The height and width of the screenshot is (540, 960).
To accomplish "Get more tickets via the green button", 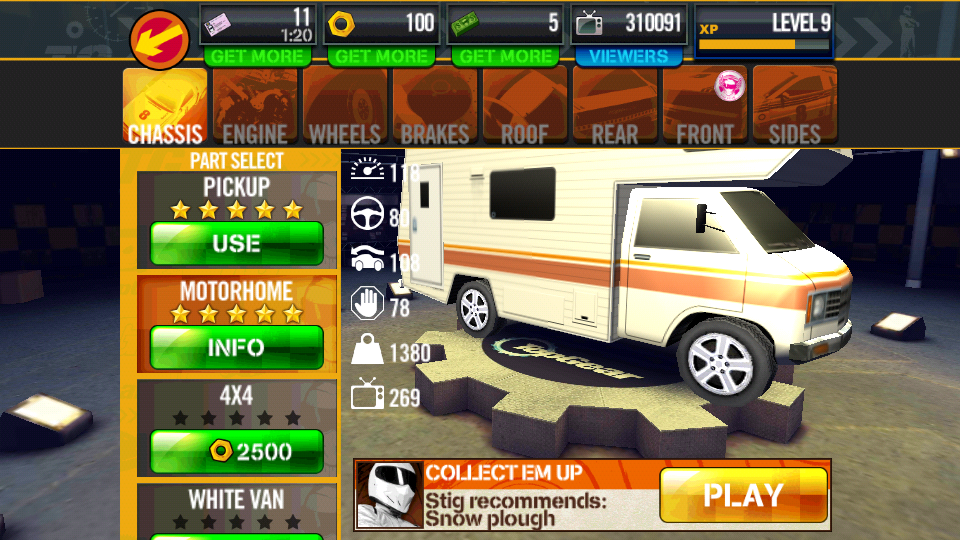I will pyautogui.click(x=257, y=57).
